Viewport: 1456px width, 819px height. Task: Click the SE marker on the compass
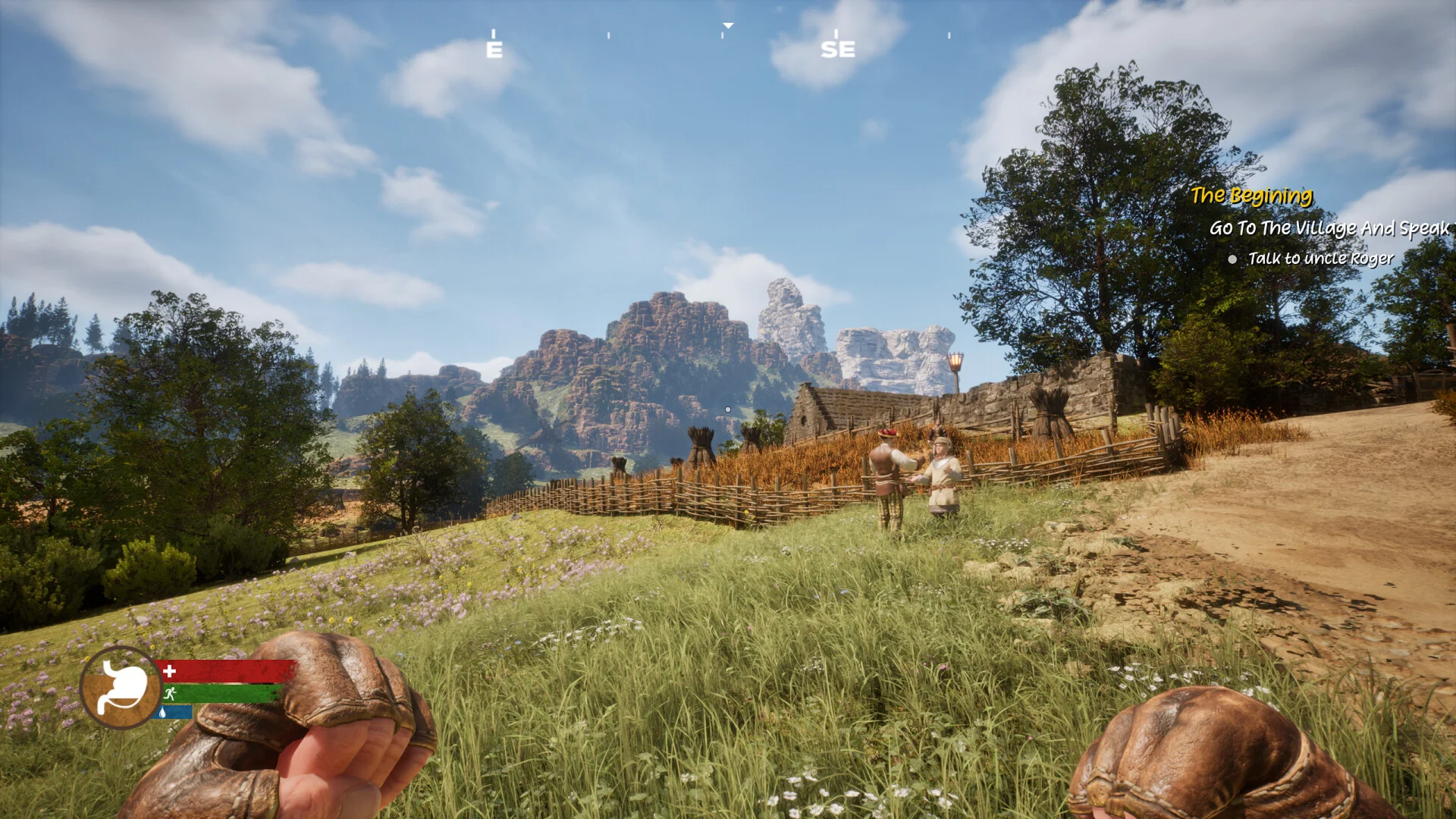[x=837, y=49]
